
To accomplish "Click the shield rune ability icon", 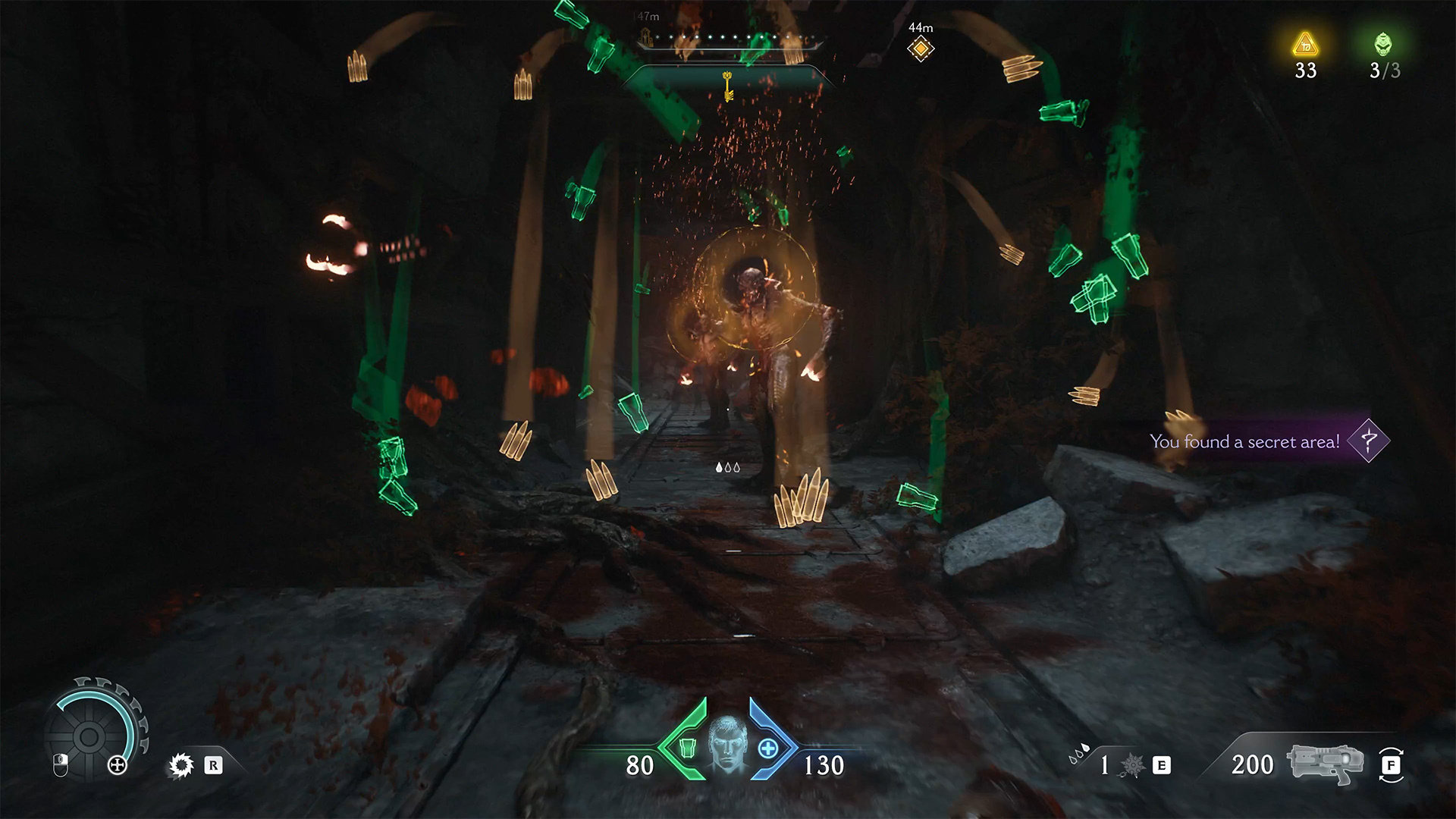I will pos(180,765).
